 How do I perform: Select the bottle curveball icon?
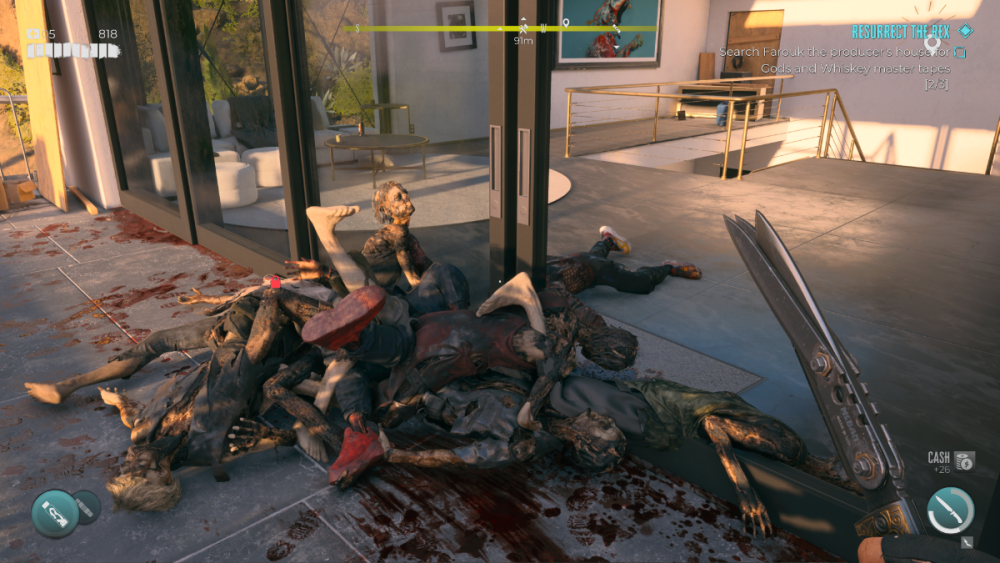tap(54, 513)
